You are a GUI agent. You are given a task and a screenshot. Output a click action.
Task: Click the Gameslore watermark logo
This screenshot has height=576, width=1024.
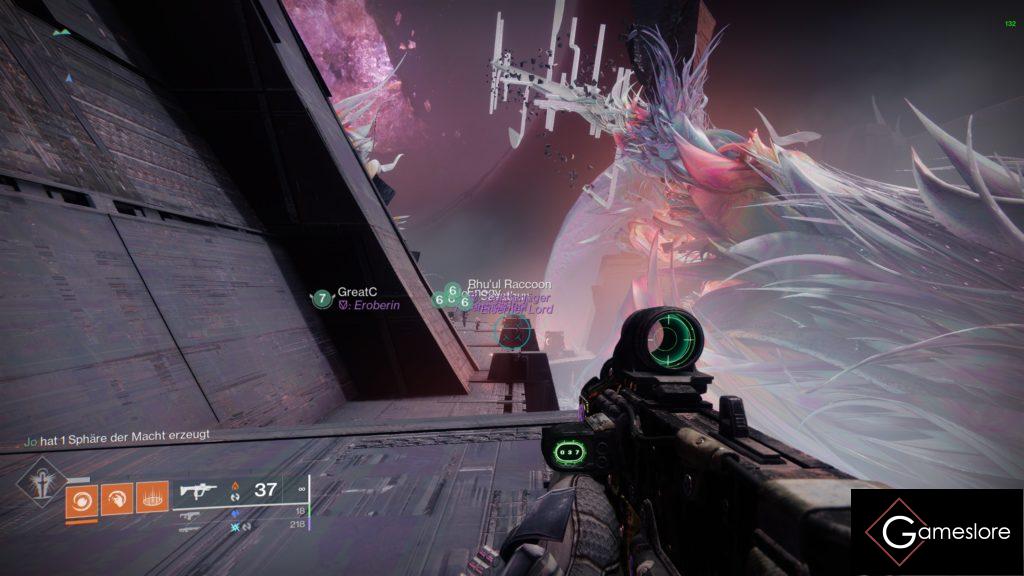(937, 532)
